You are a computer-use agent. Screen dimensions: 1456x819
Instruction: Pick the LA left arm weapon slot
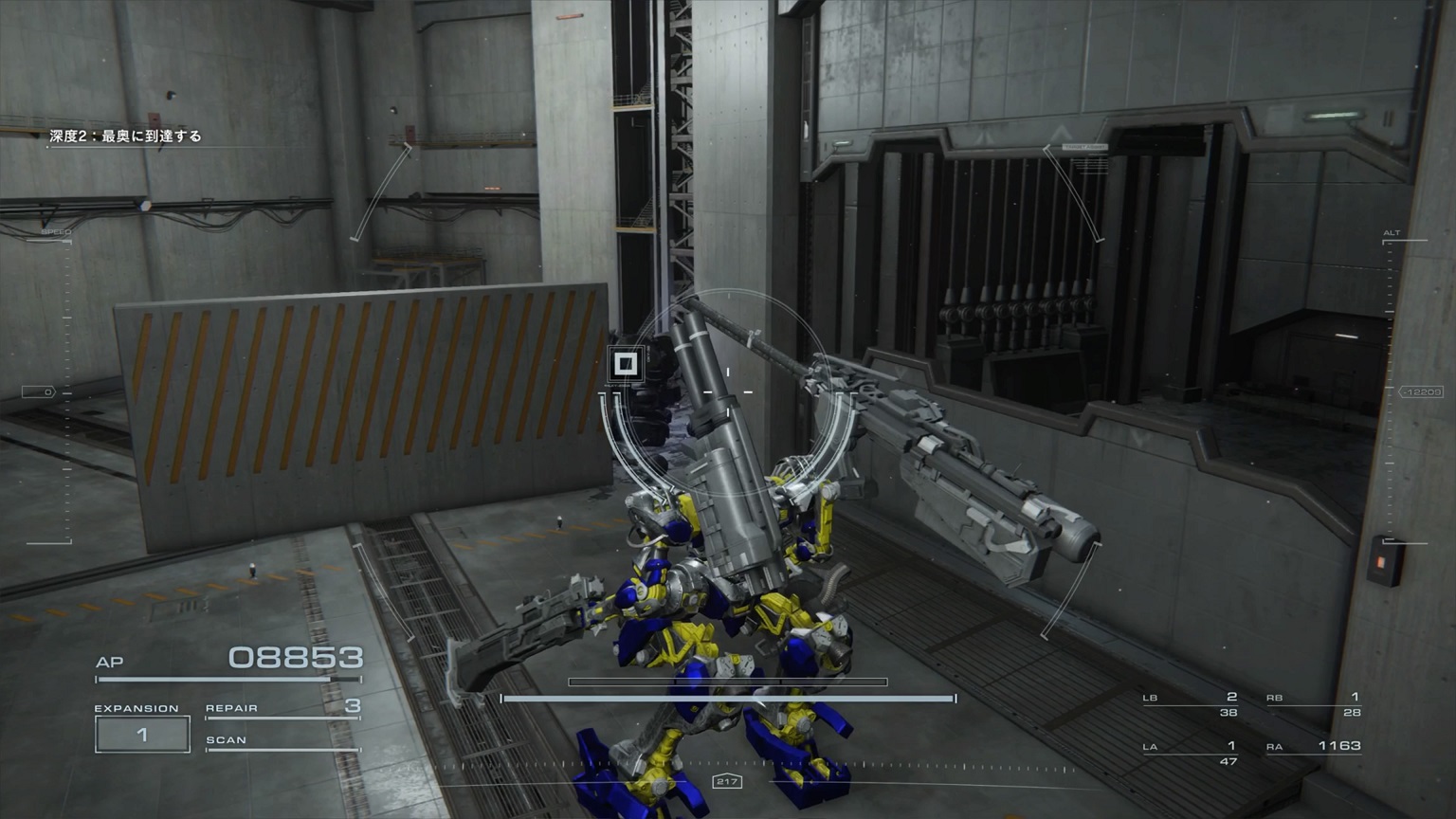click(1191, 753)
